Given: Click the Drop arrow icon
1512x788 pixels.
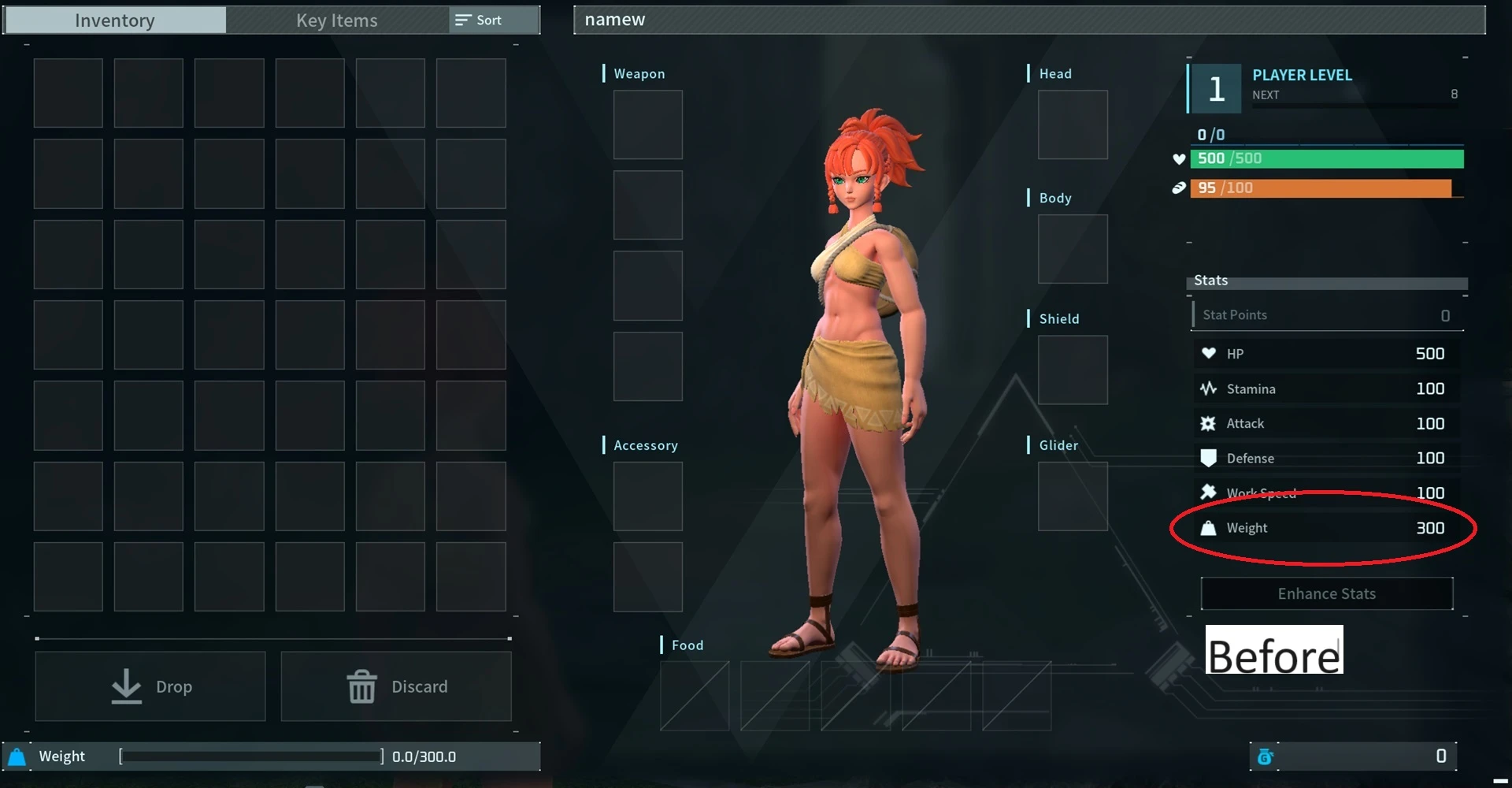Looking at the screenshot, I should click(125, 686).
